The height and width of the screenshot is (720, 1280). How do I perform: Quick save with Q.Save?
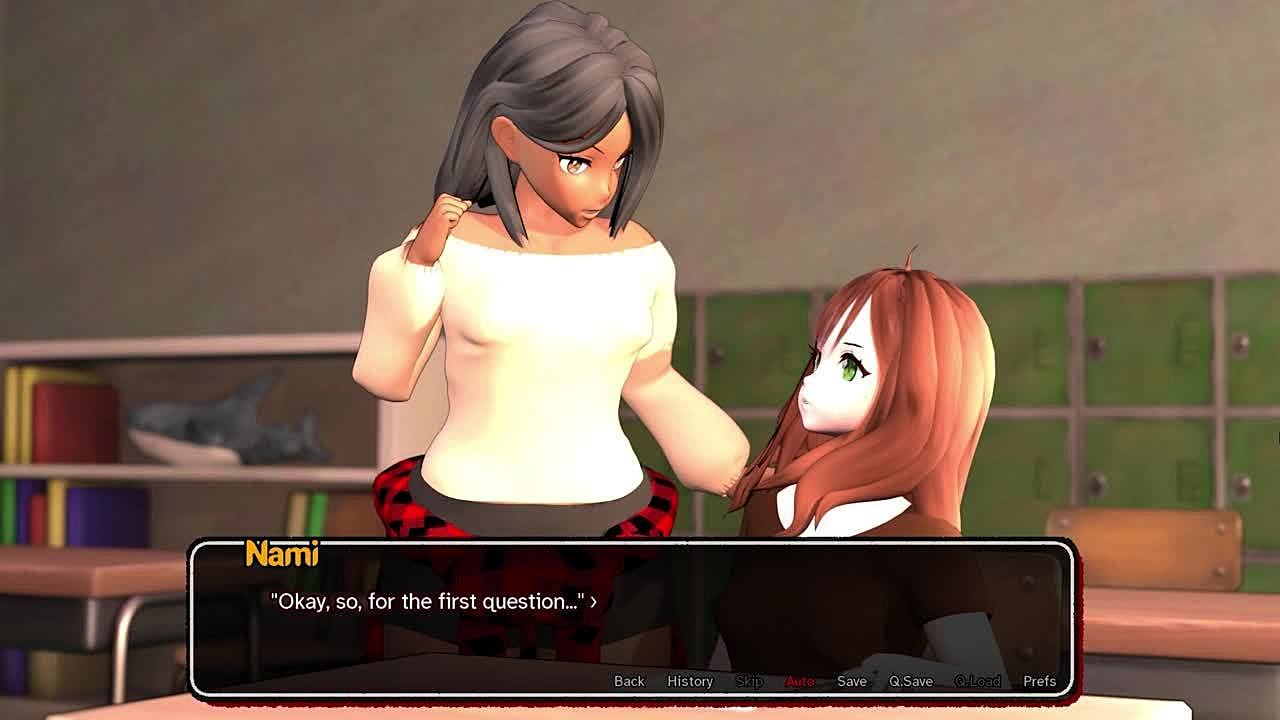(911, 681)
